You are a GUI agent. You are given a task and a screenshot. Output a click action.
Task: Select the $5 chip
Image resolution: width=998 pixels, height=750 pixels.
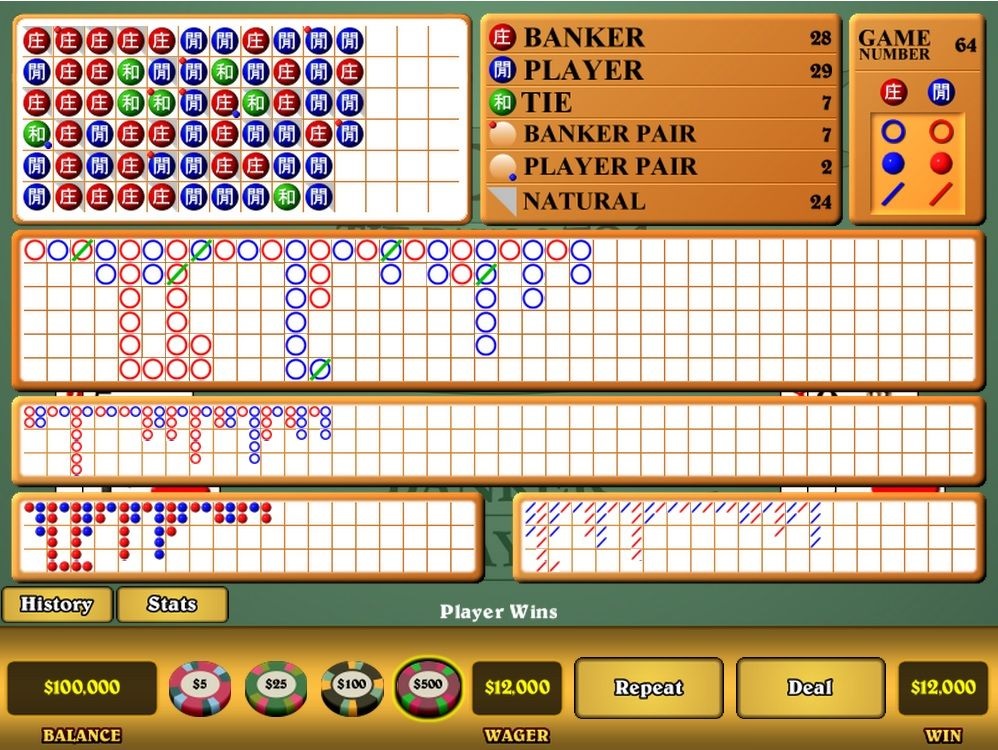click(200, 687)
